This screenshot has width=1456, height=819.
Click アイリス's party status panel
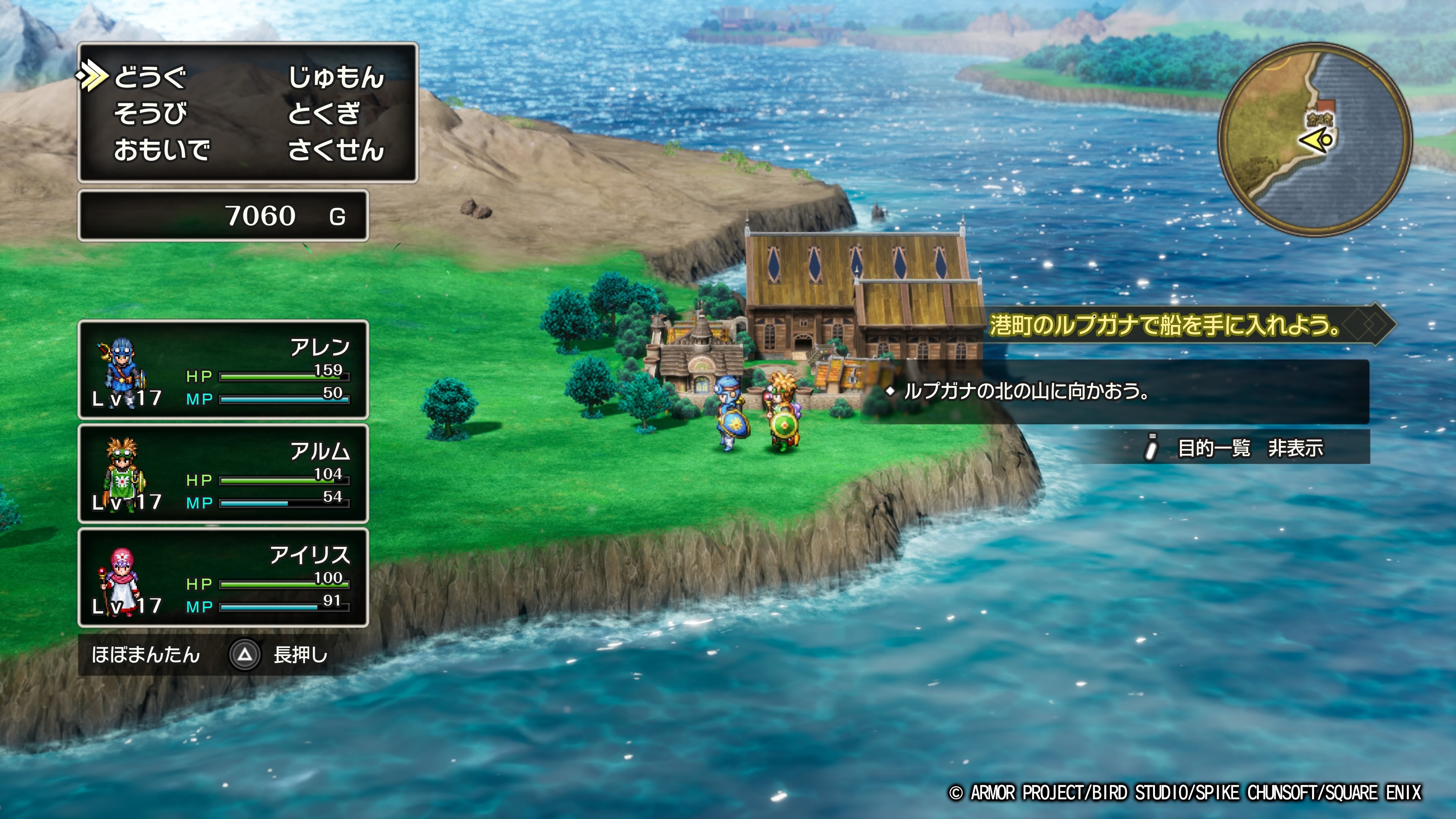pos(223,577)
